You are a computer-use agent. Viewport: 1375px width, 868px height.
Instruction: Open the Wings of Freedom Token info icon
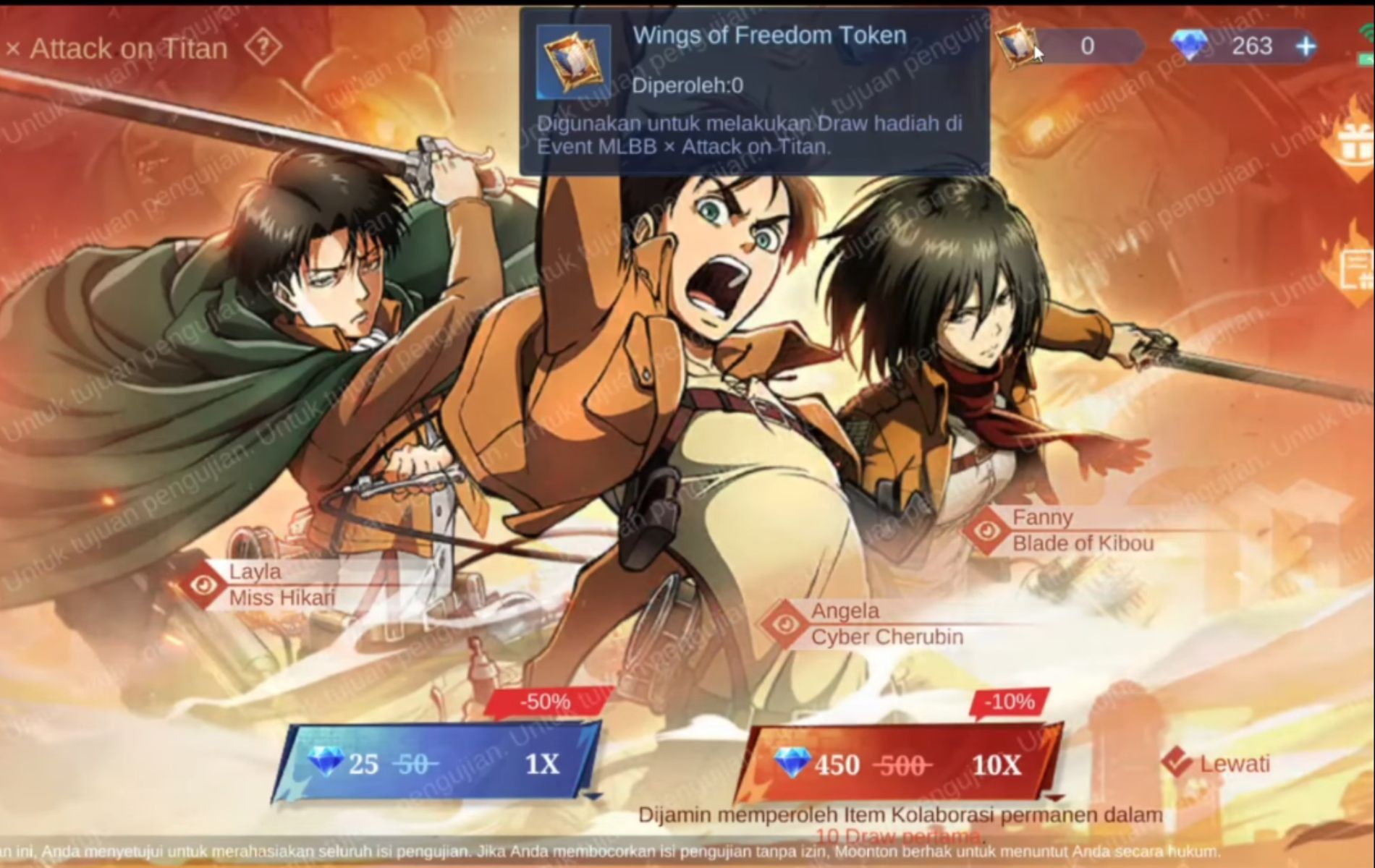572,61
